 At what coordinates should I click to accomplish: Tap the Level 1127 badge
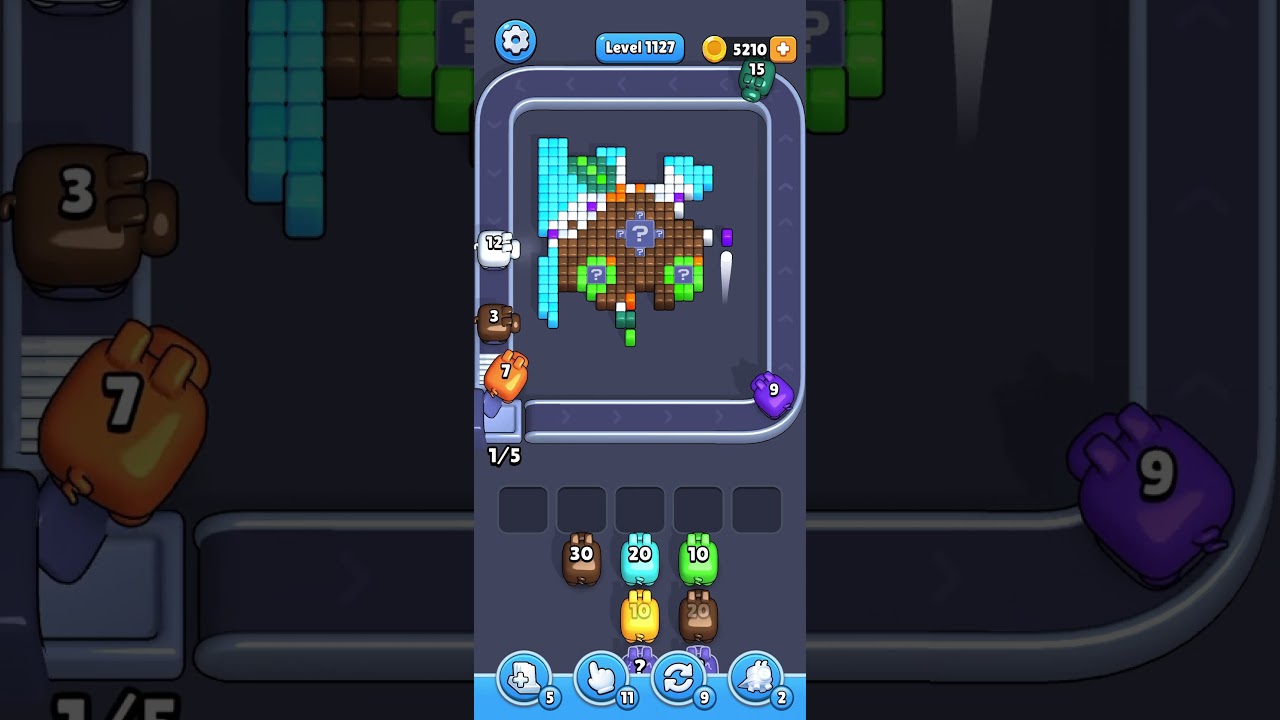pos(639,47)
